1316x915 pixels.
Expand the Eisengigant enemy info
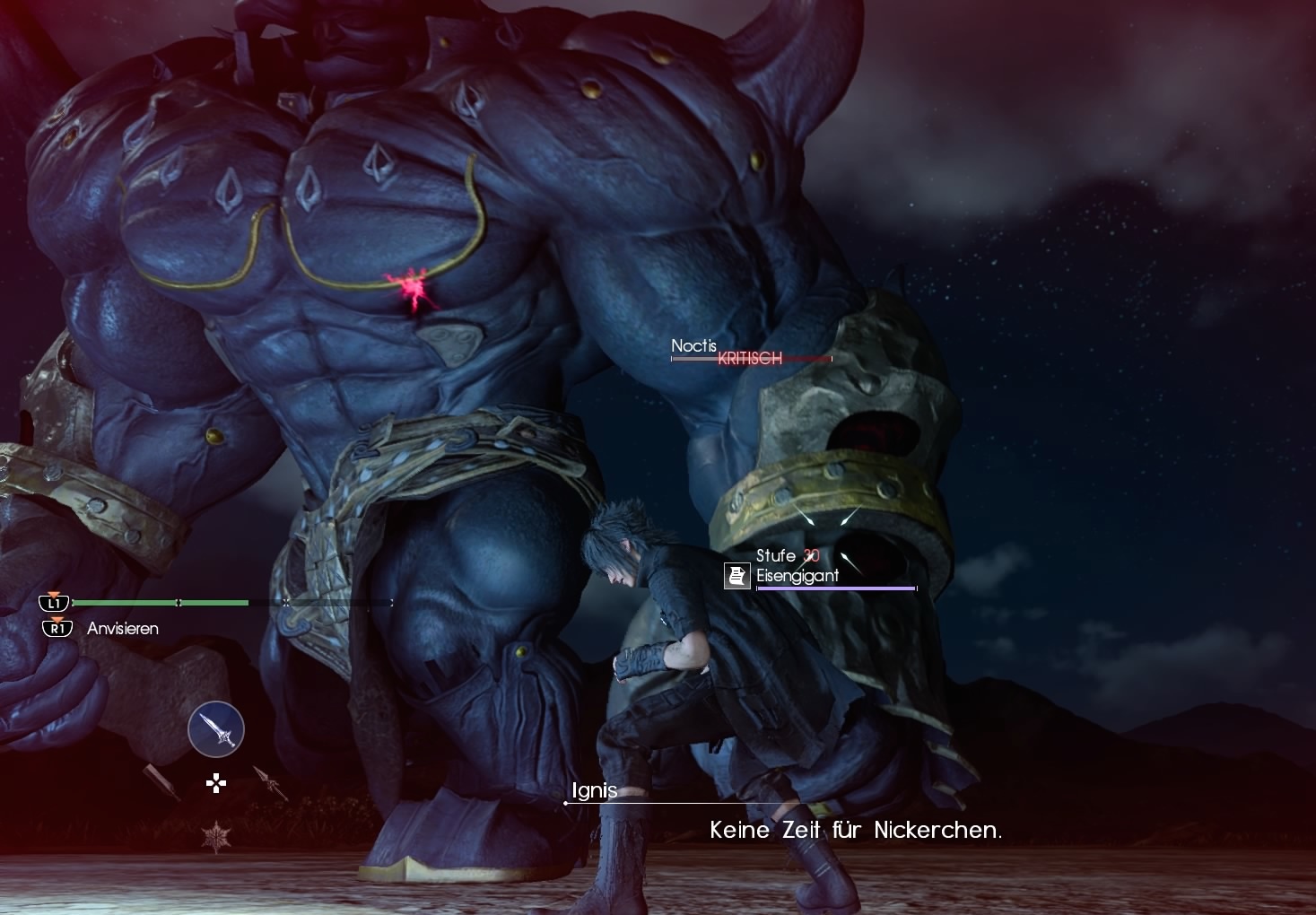797,576
